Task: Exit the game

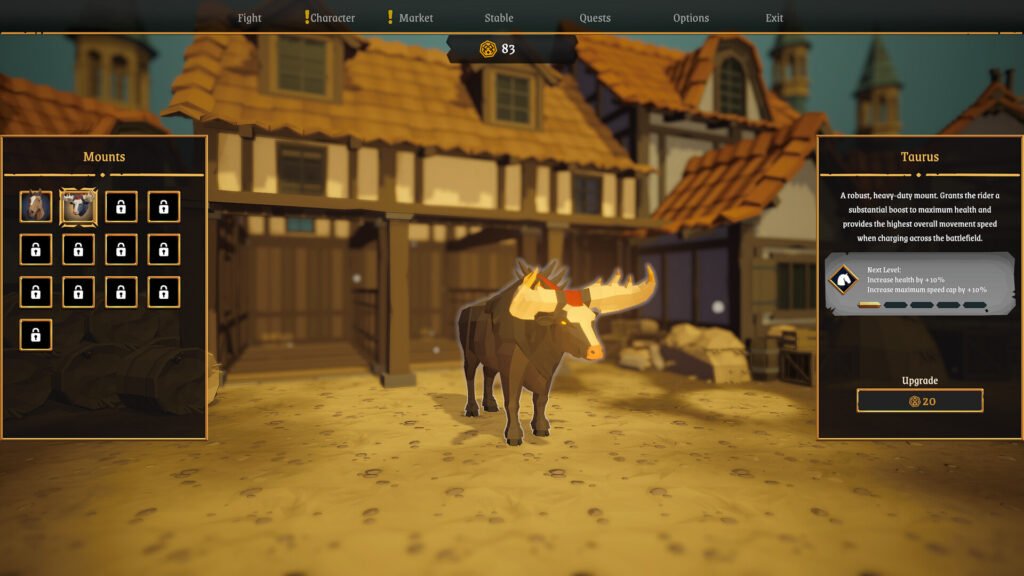Action: (x=774, y=18)
